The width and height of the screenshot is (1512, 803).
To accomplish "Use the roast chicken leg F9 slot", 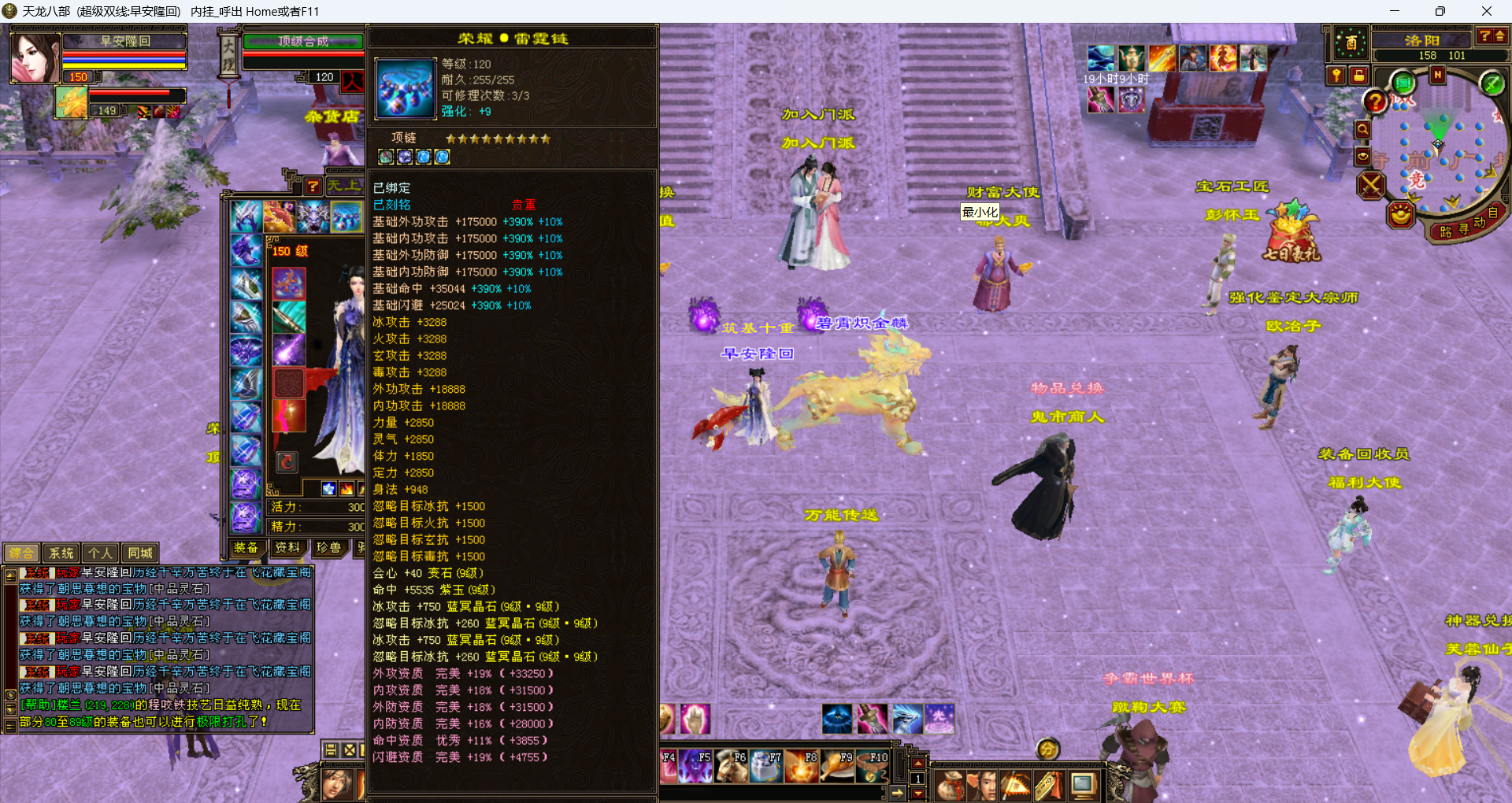I will coord(836,767).
